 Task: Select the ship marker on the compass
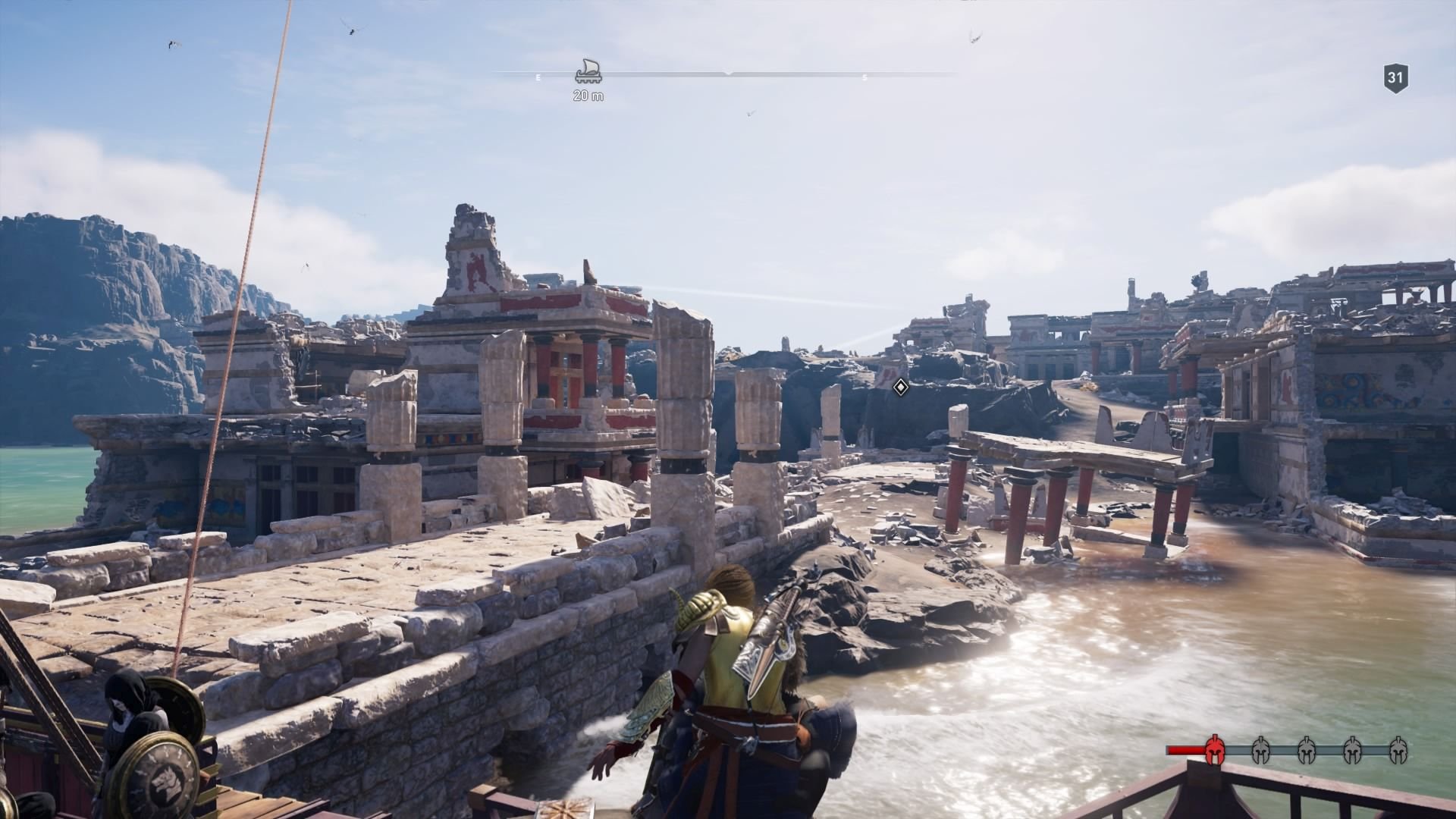(588, 72)
